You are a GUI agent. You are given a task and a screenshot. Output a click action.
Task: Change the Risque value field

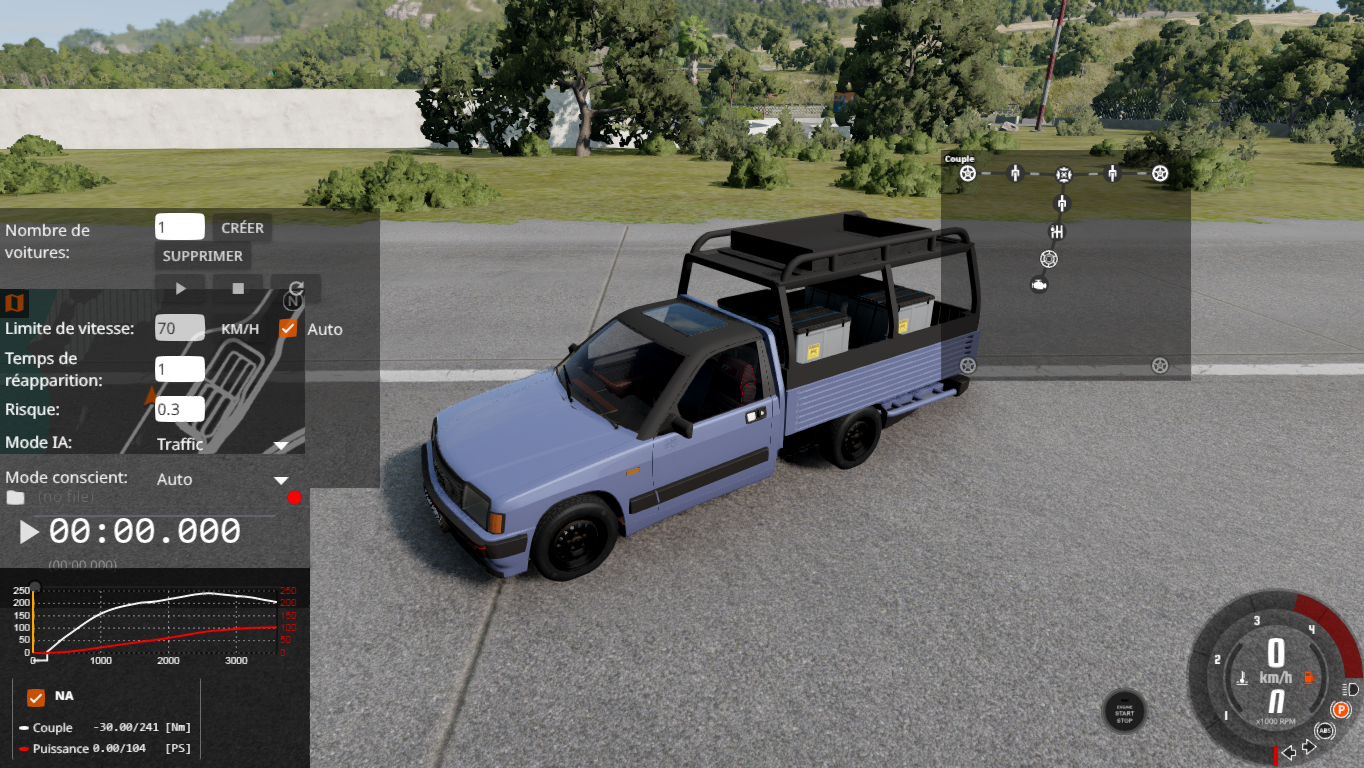pyautogui.click(x=179, y=409)
